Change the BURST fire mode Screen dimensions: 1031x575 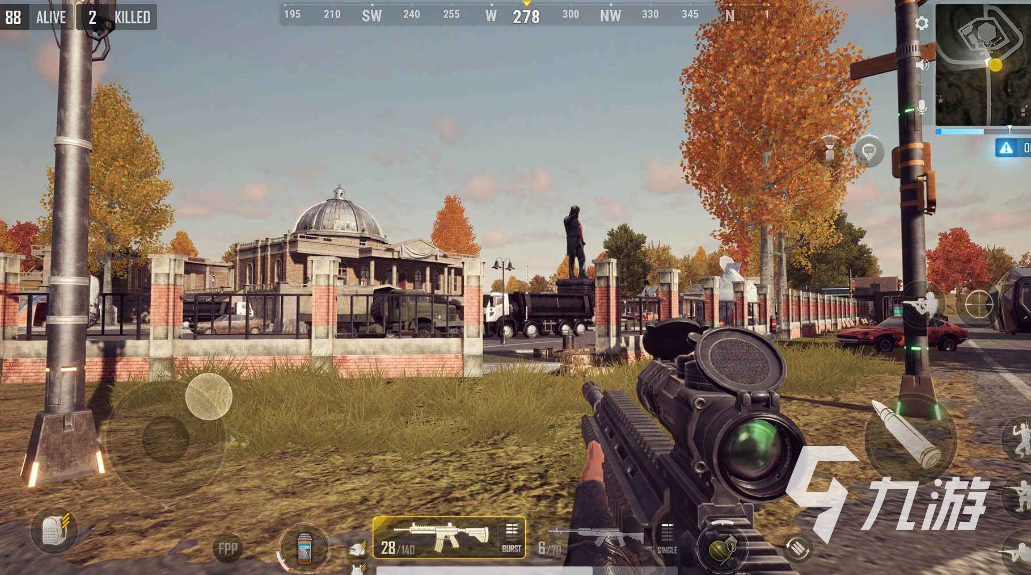[511, 537]
